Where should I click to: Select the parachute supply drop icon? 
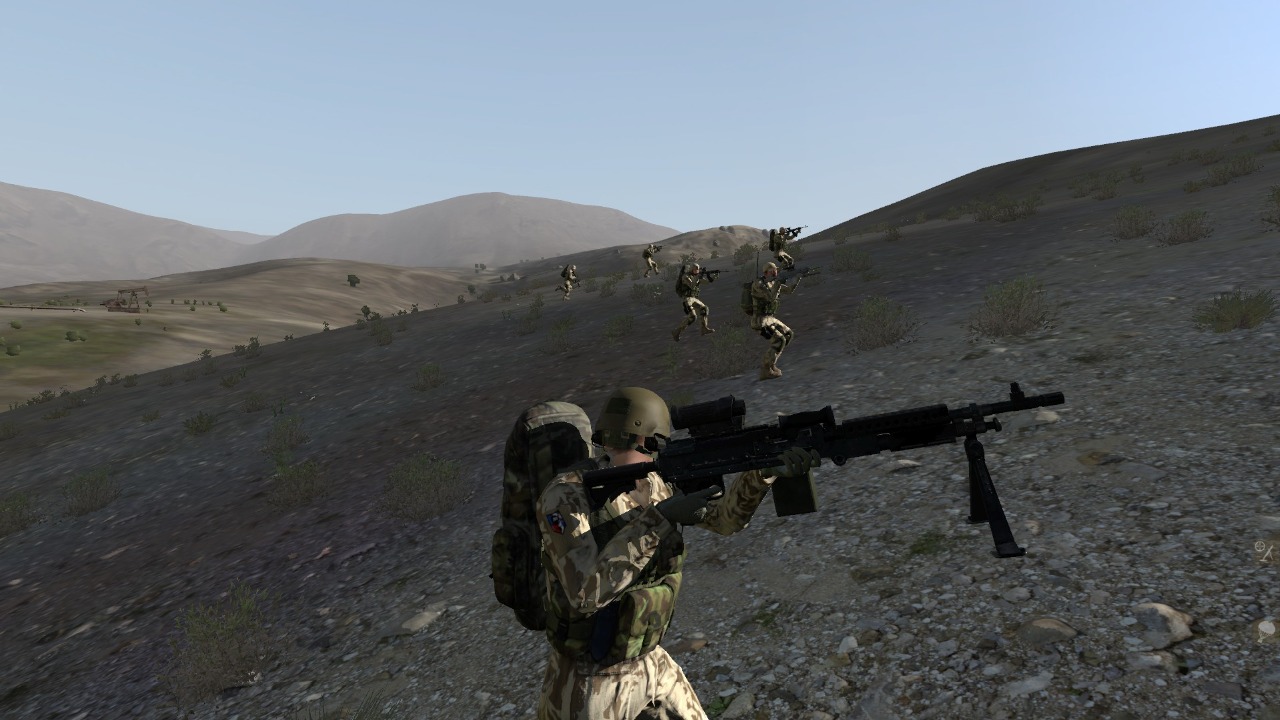tap(1266, 631)
